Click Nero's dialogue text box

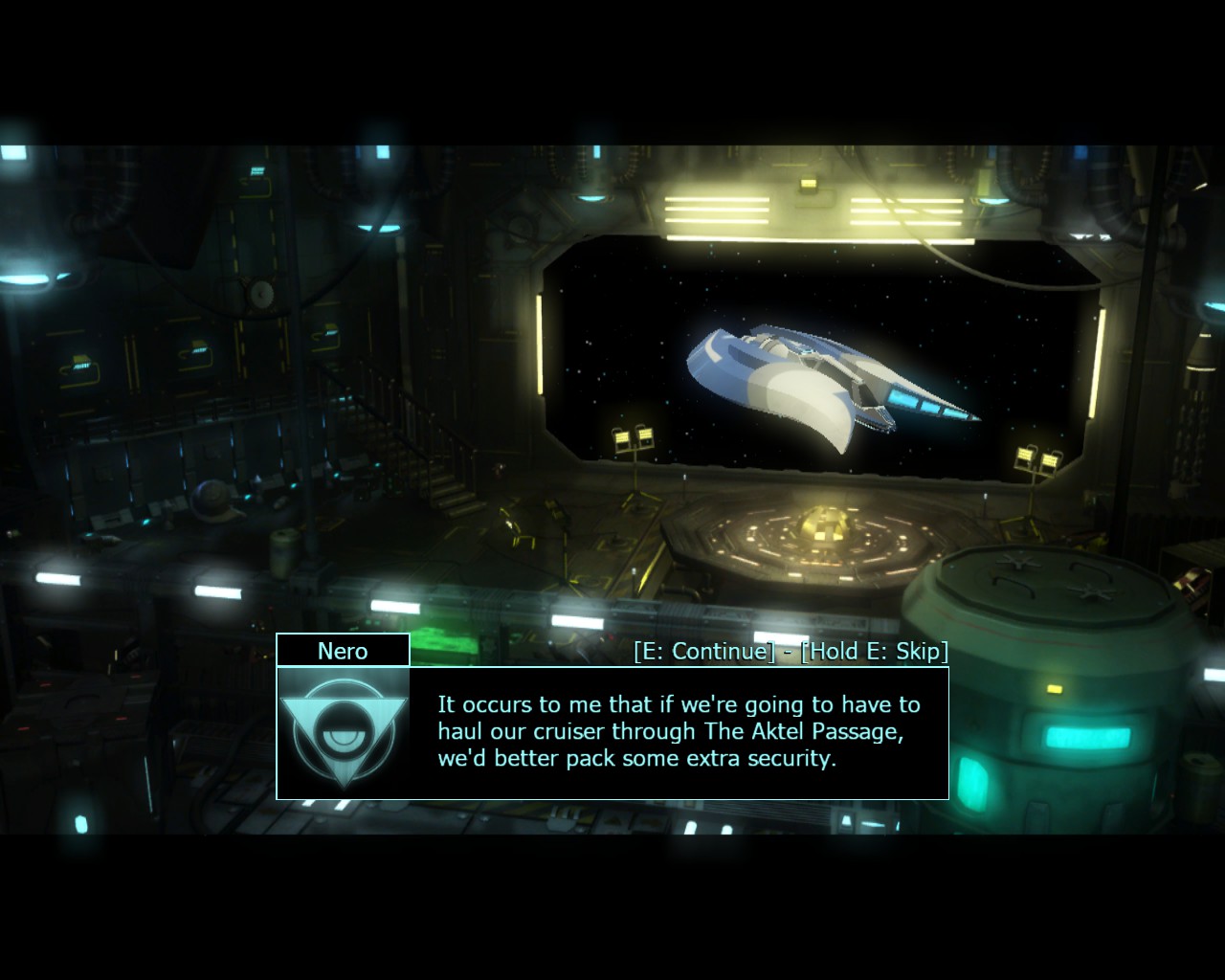click(x=678, y=732)
